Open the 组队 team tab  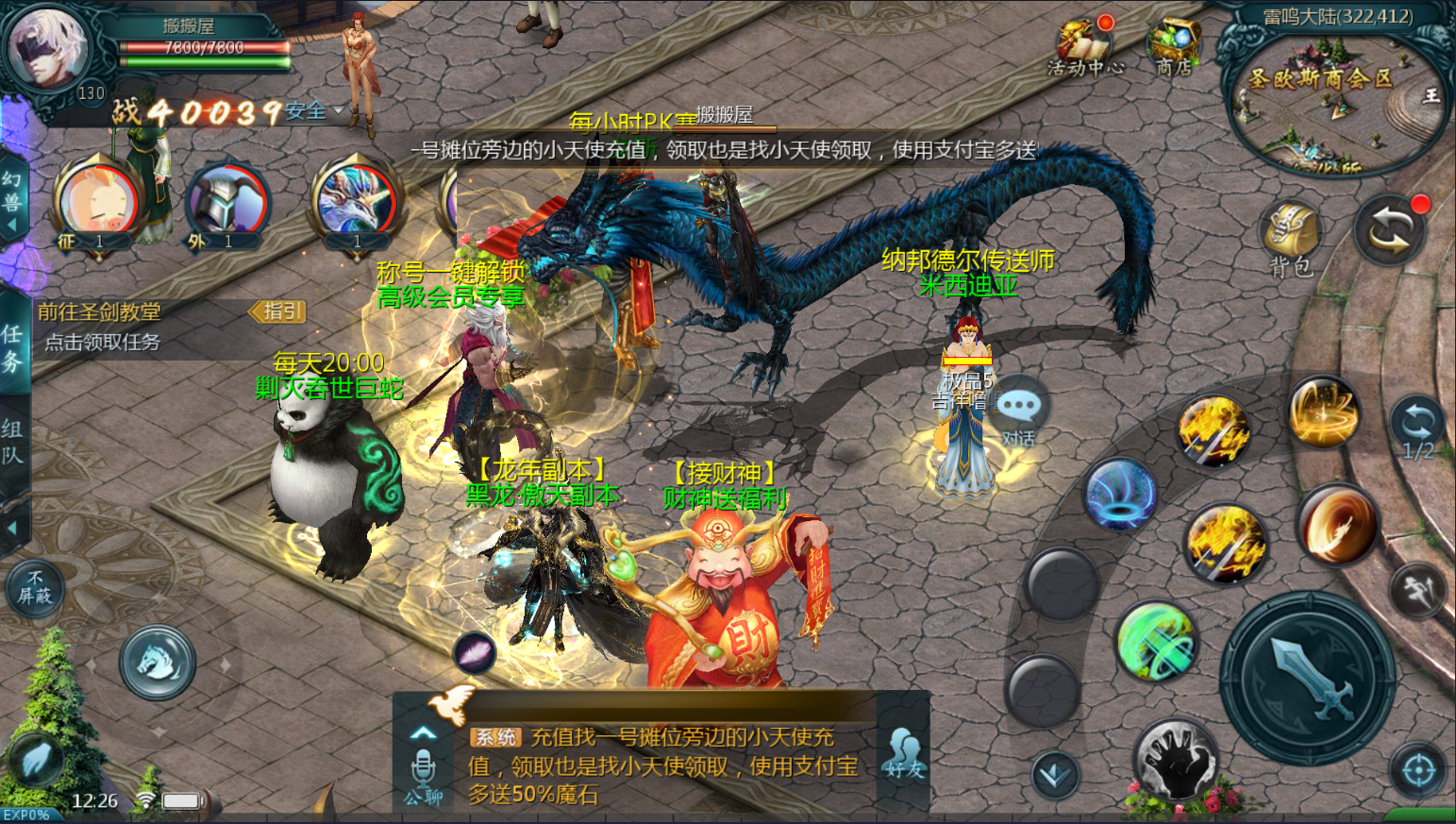[x=13, y=442]
